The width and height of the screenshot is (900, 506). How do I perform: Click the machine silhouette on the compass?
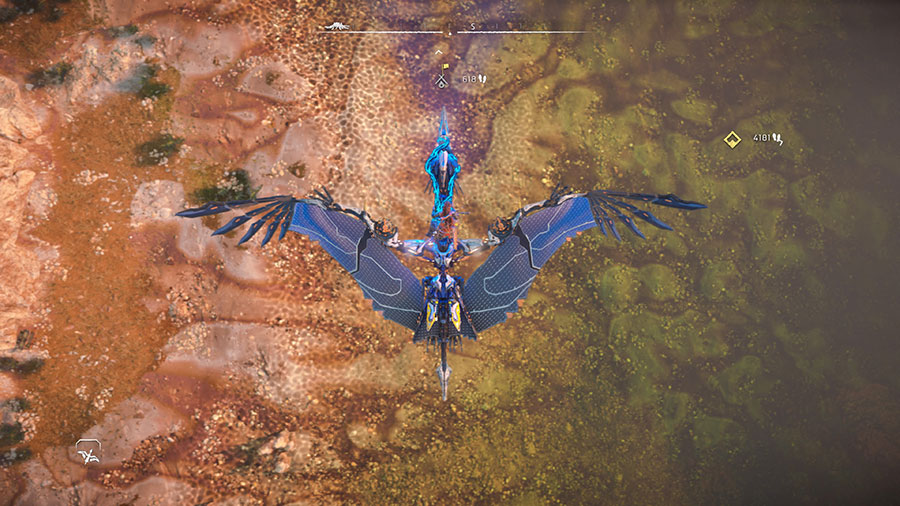click(338, 26)
